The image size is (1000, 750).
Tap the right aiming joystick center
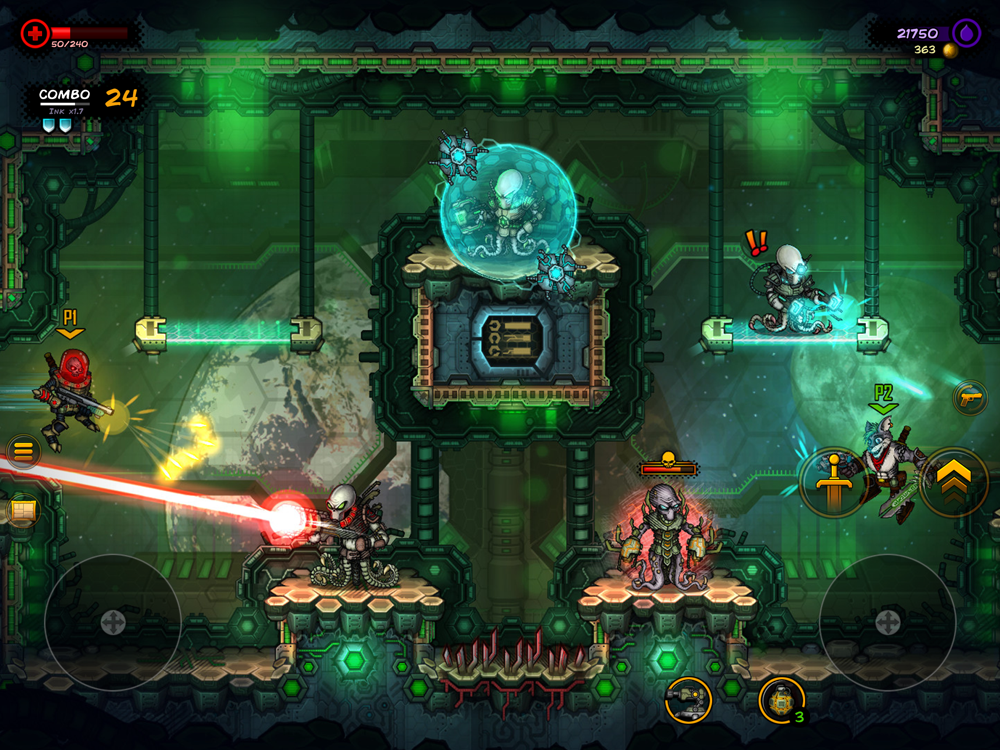pyautogui.click(x=887, y=622)
